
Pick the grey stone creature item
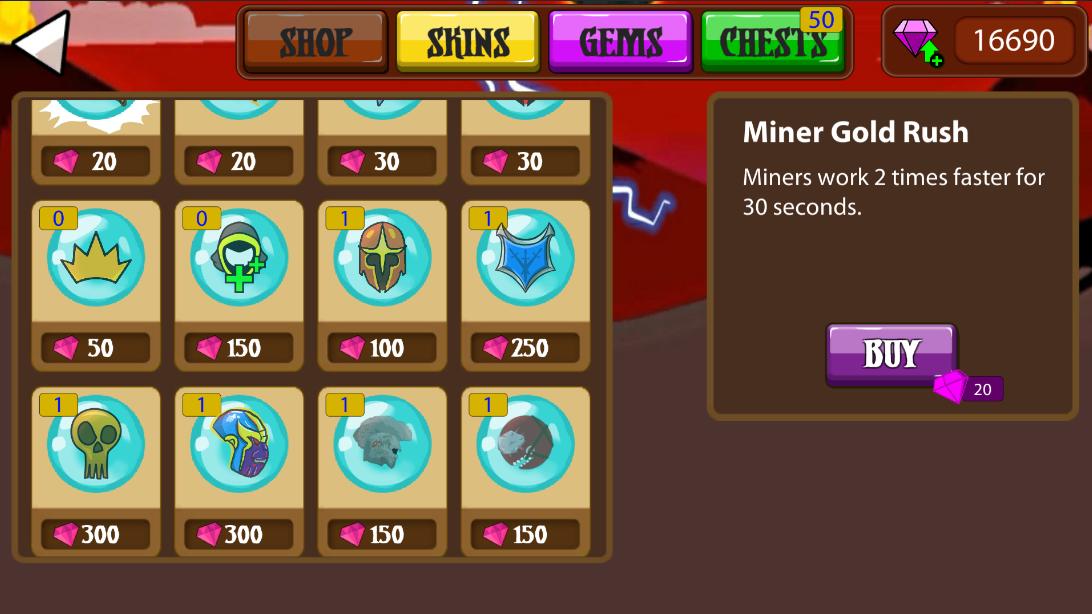coord(382,445)
